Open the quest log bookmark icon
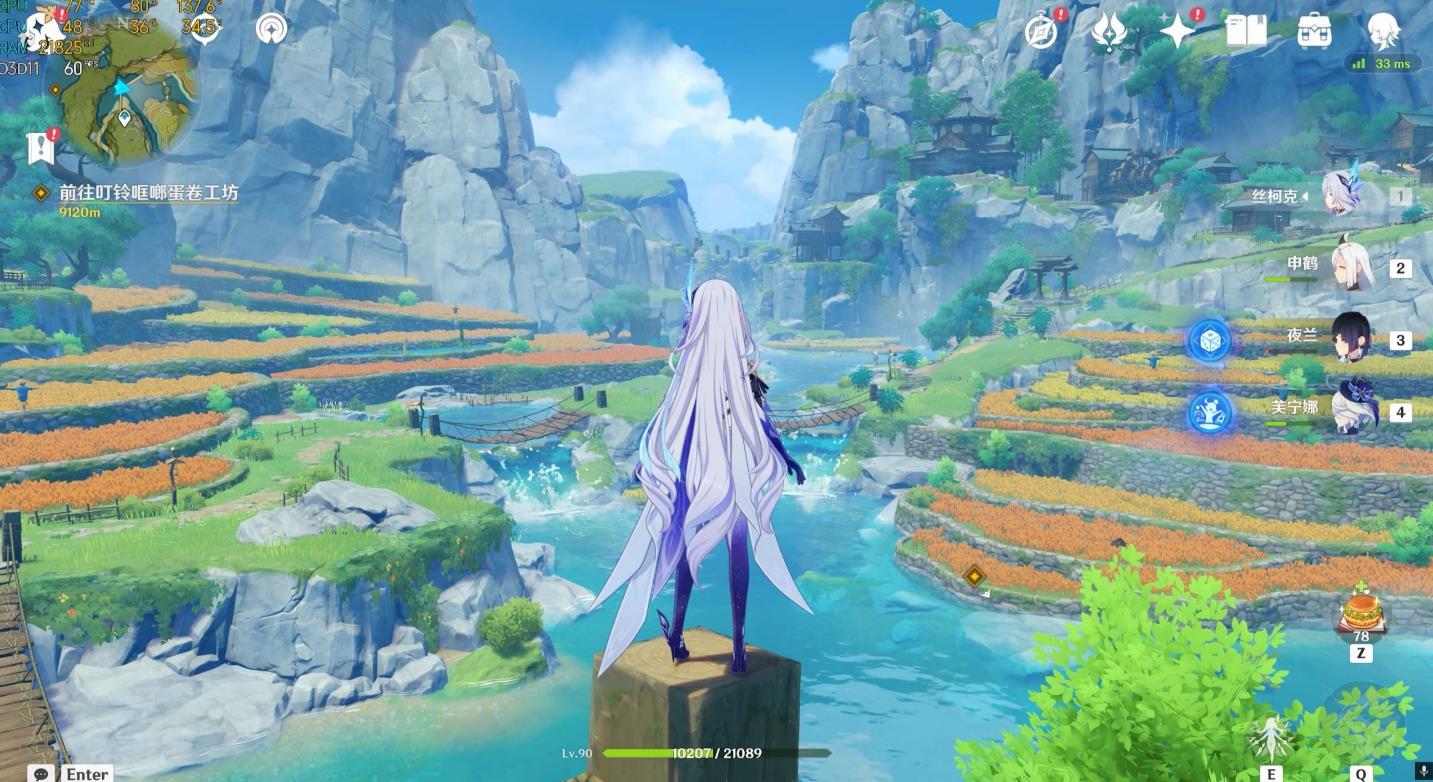Screen dimensions: 1433x782 click(40, 148)
